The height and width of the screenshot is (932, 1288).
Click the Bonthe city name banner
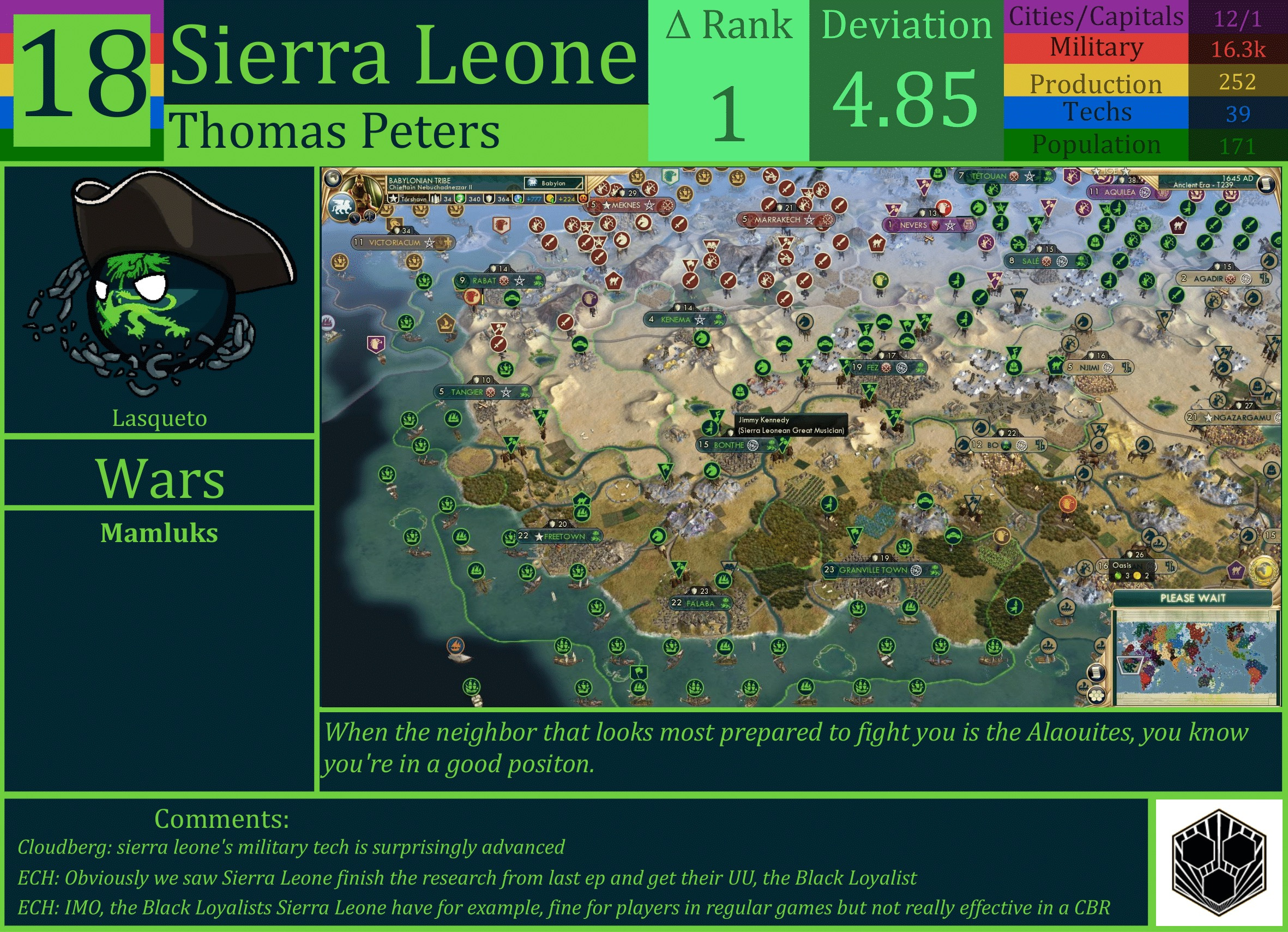pos(730,445)
